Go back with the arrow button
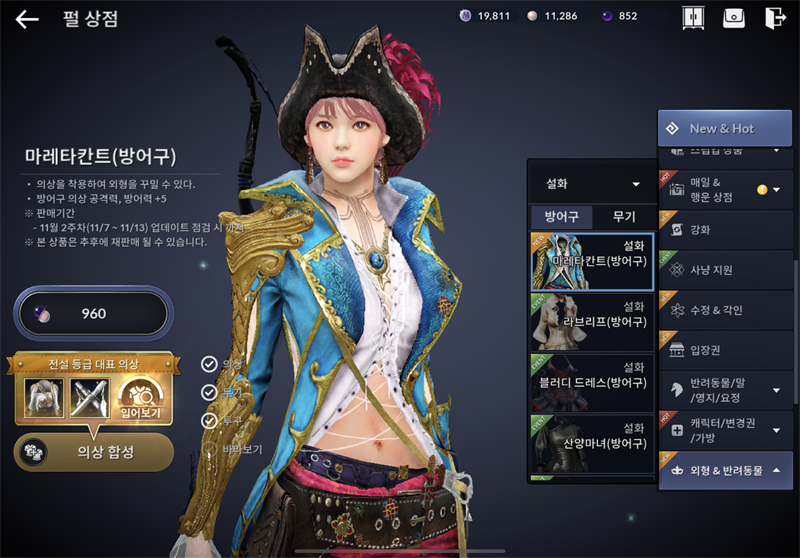 pos(27,18)
